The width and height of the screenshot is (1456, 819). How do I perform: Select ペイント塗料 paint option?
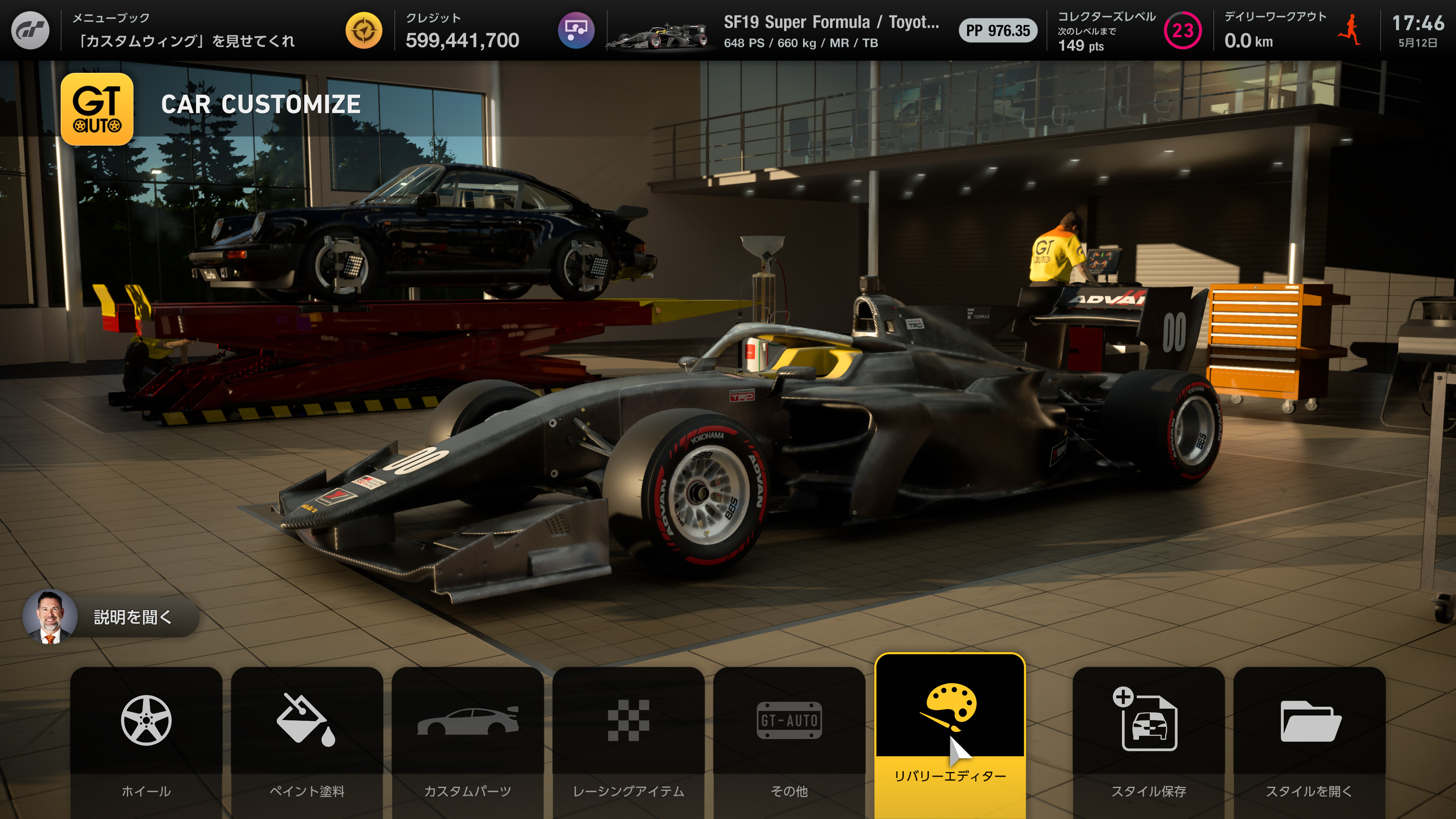(306, 741)
